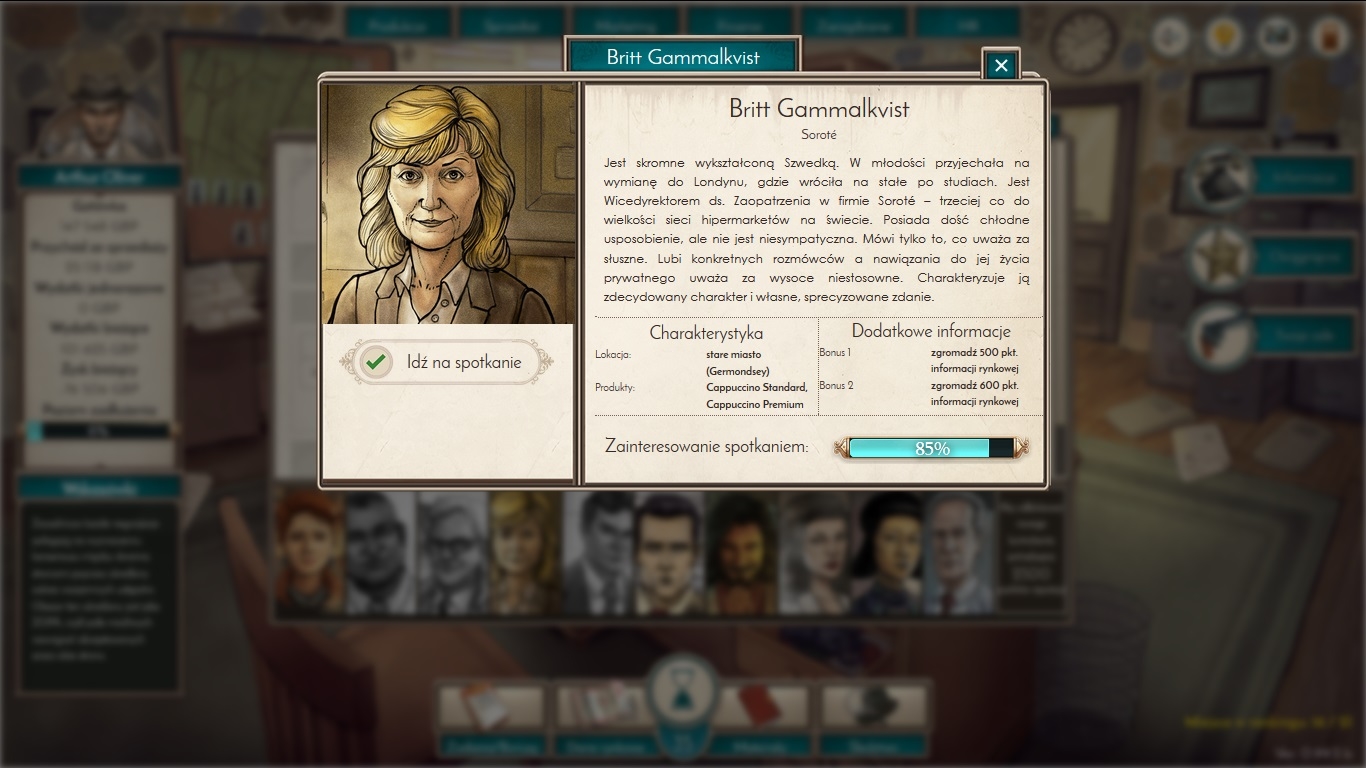Click the 'Idź na spotkanie' button

coord(446,362)
